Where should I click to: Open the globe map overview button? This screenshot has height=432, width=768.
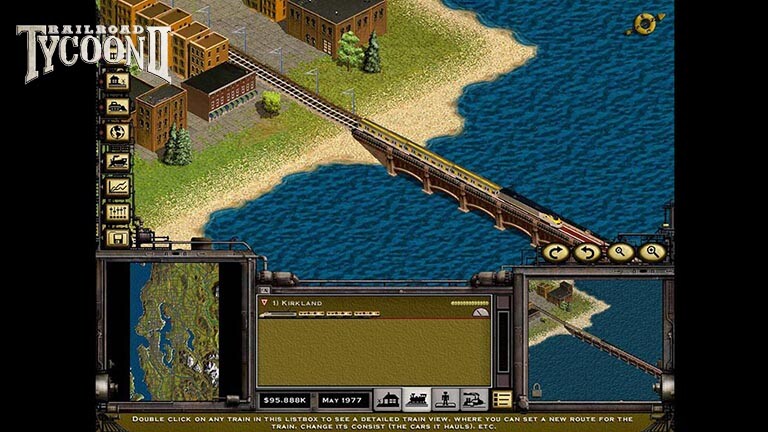tap(117, 132)
